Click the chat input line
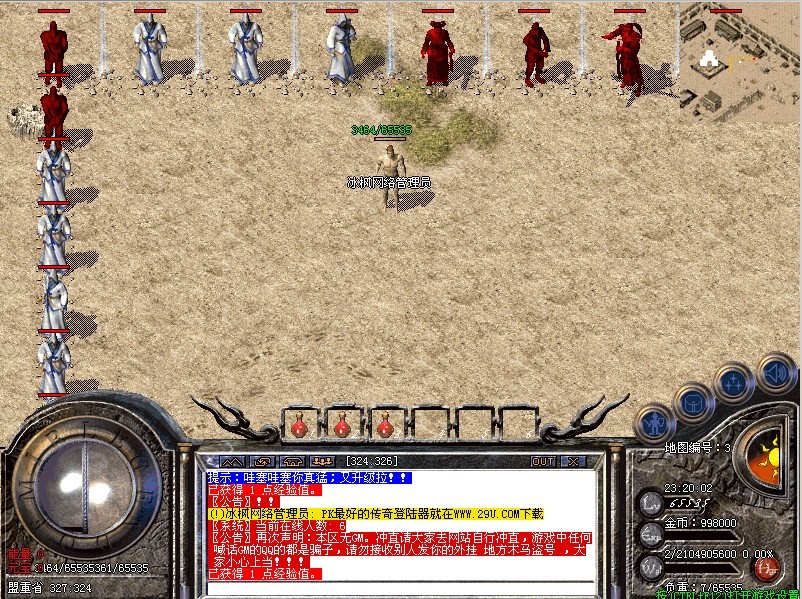 tap(400, 587)
